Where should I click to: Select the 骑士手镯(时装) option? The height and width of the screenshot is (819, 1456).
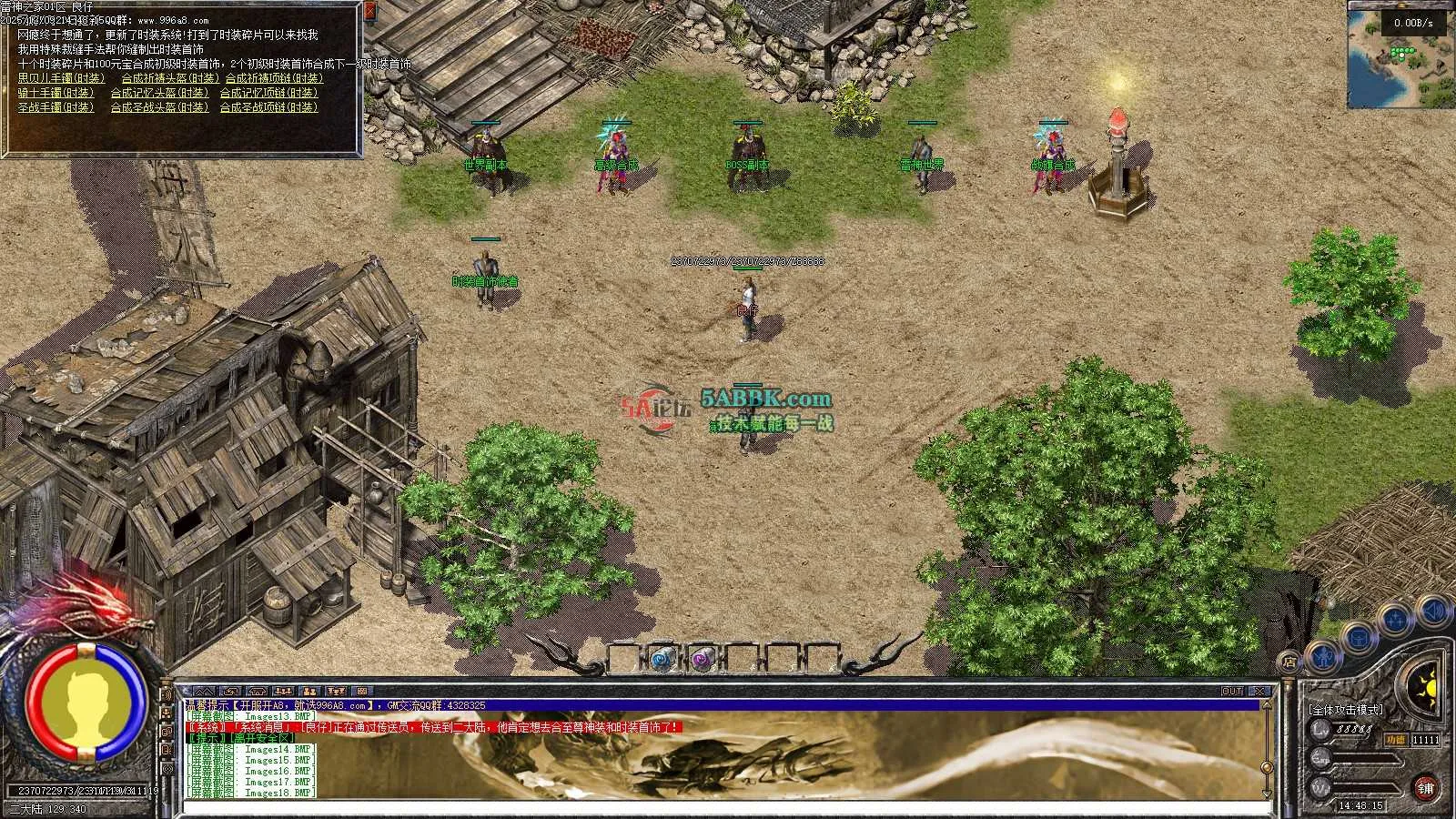point(56,93)
